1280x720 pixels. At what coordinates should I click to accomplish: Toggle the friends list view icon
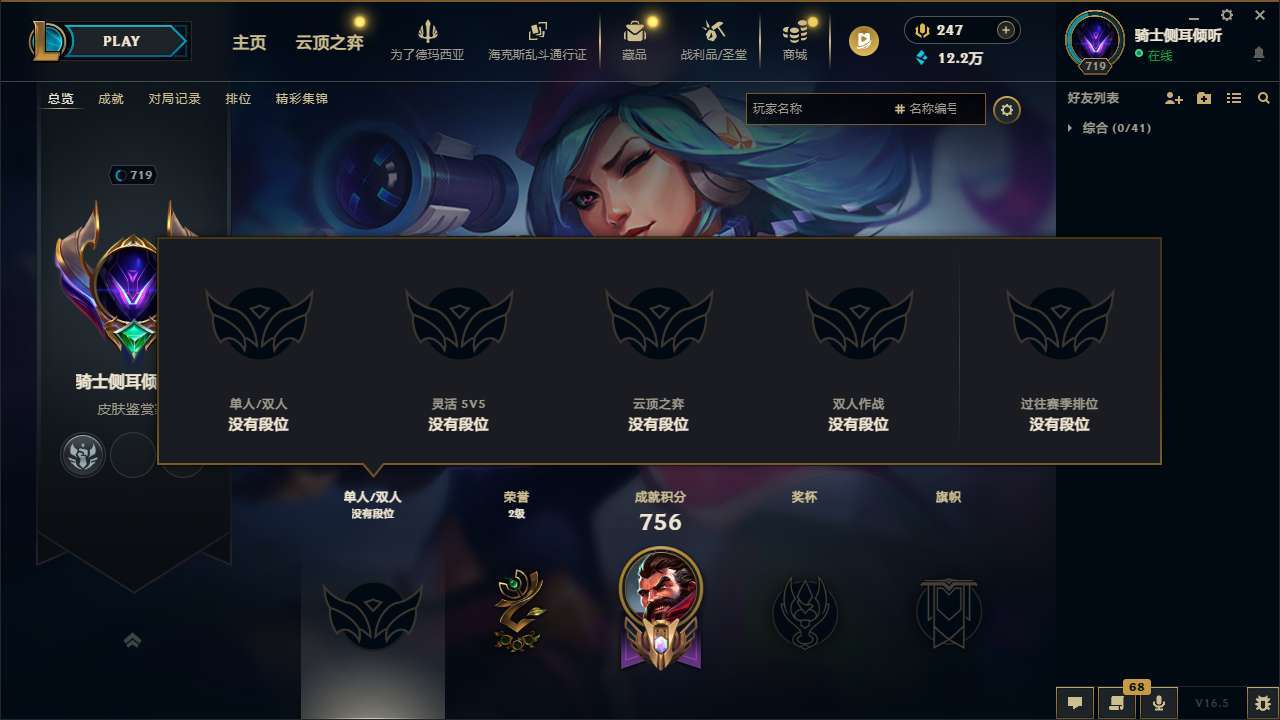click(x=1233, y=98)
